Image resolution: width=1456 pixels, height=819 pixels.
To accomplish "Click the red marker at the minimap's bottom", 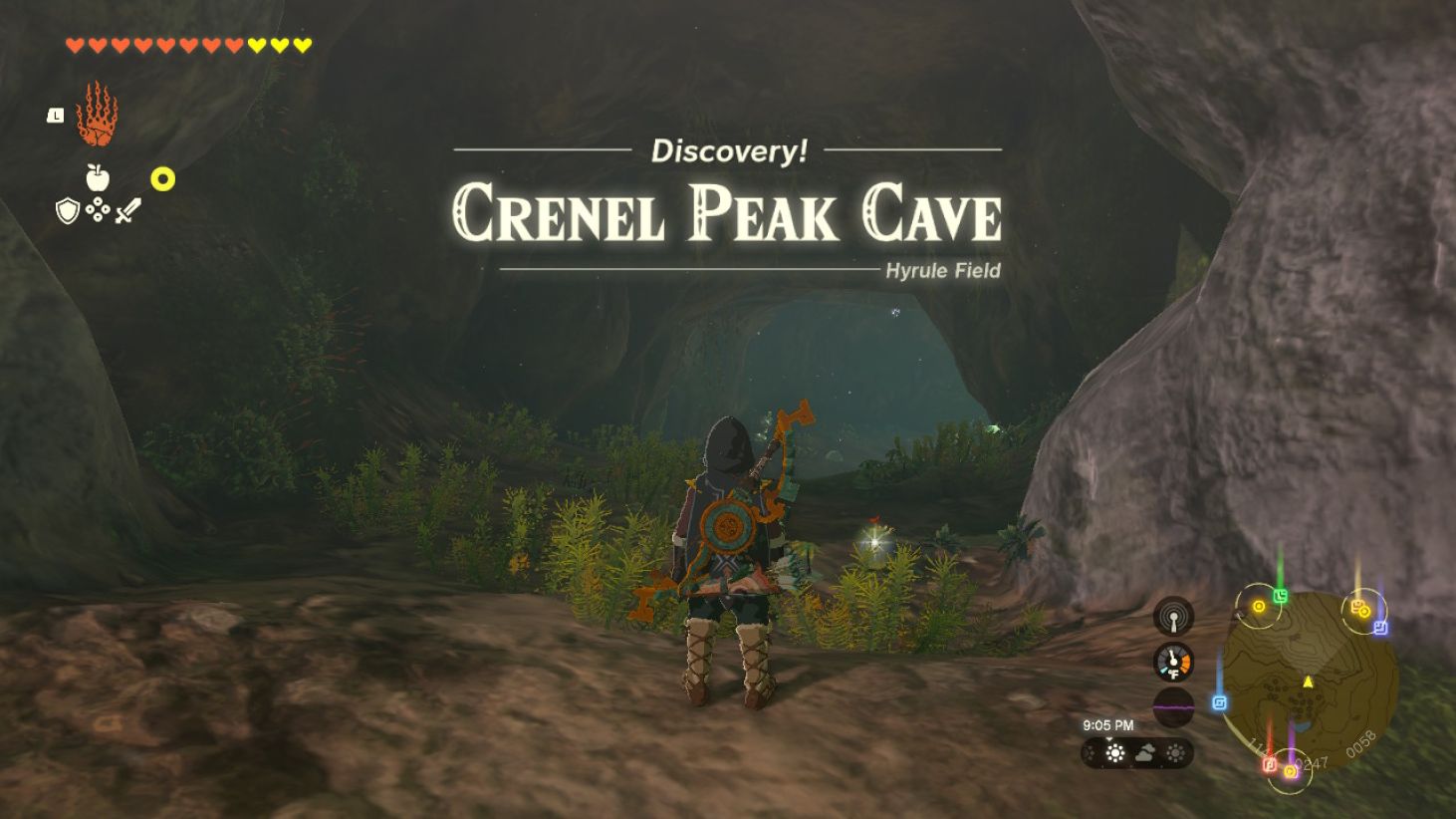I will (x=1268, y=765).
